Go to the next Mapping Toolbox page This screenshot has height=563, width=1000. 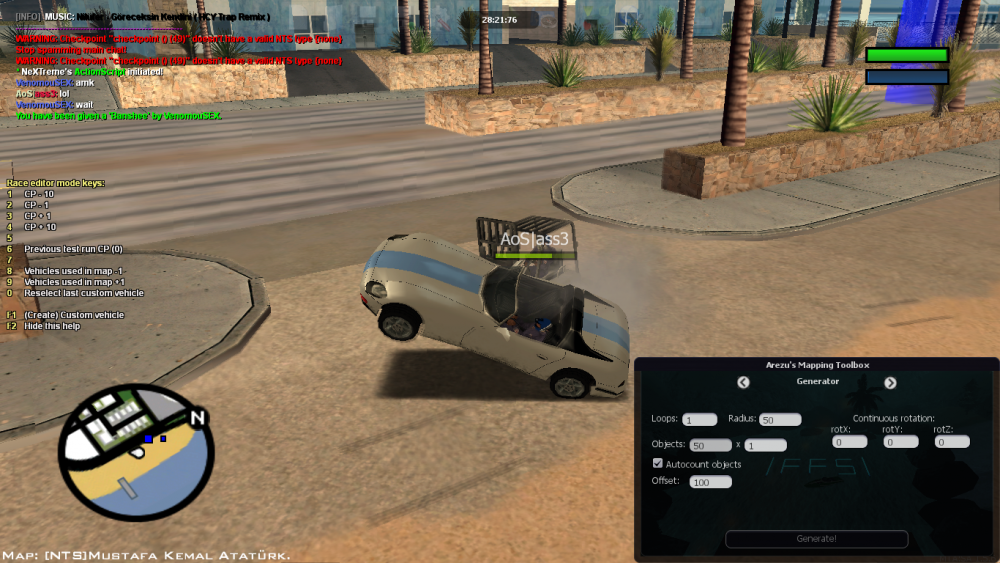pyautogui.click(x=890, y=382)
